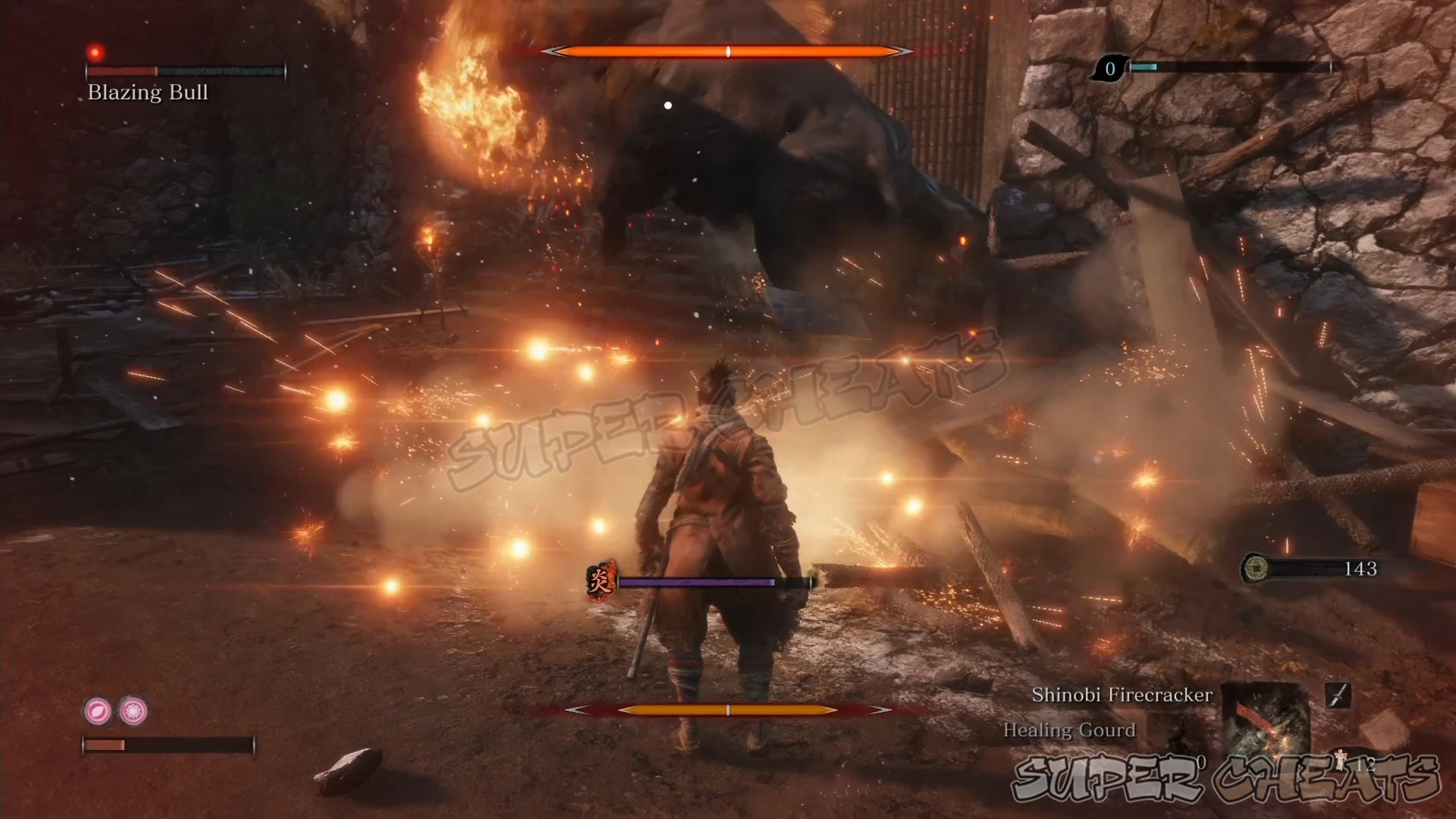Click the combat art blade icon
Screen dimensions: 1456x819
click(1338, 695)
